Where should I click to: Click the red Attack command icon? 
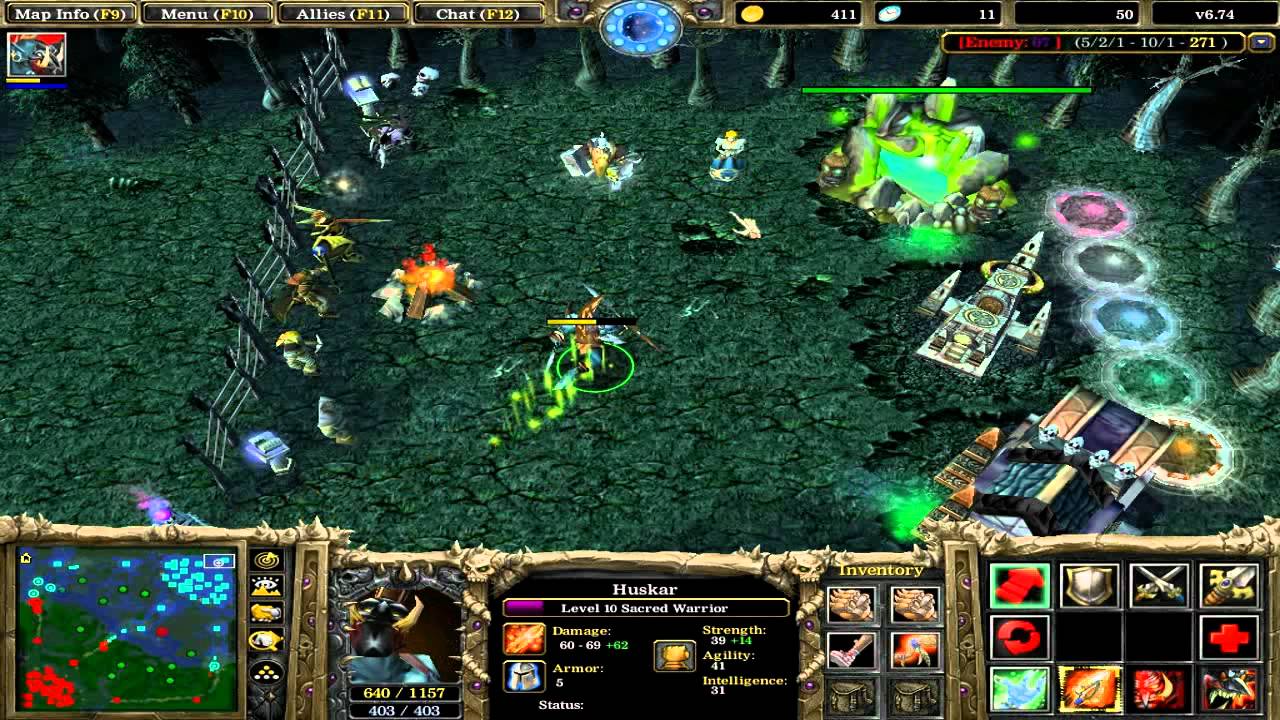tap(1020, 584)
